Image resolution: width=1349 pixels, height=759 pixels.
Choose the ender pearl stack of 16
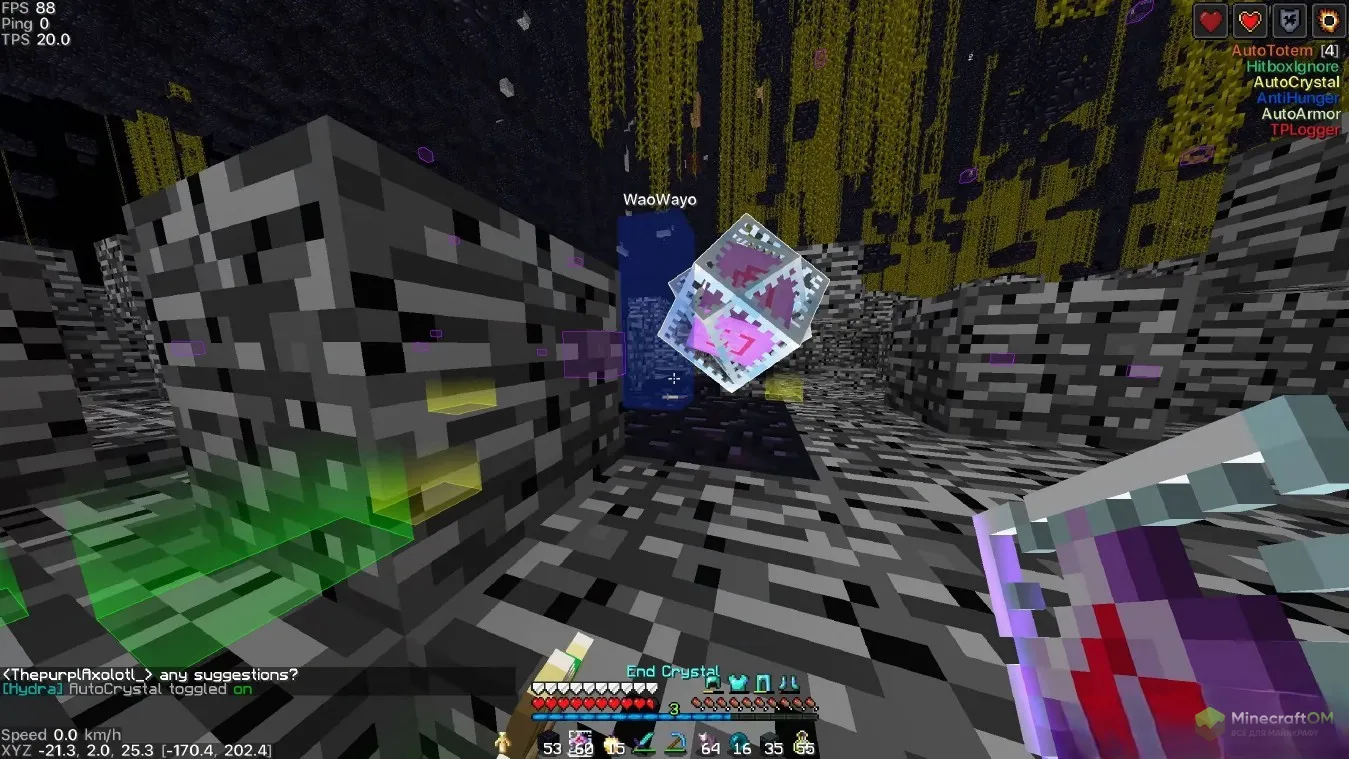[x=740, y=742]
